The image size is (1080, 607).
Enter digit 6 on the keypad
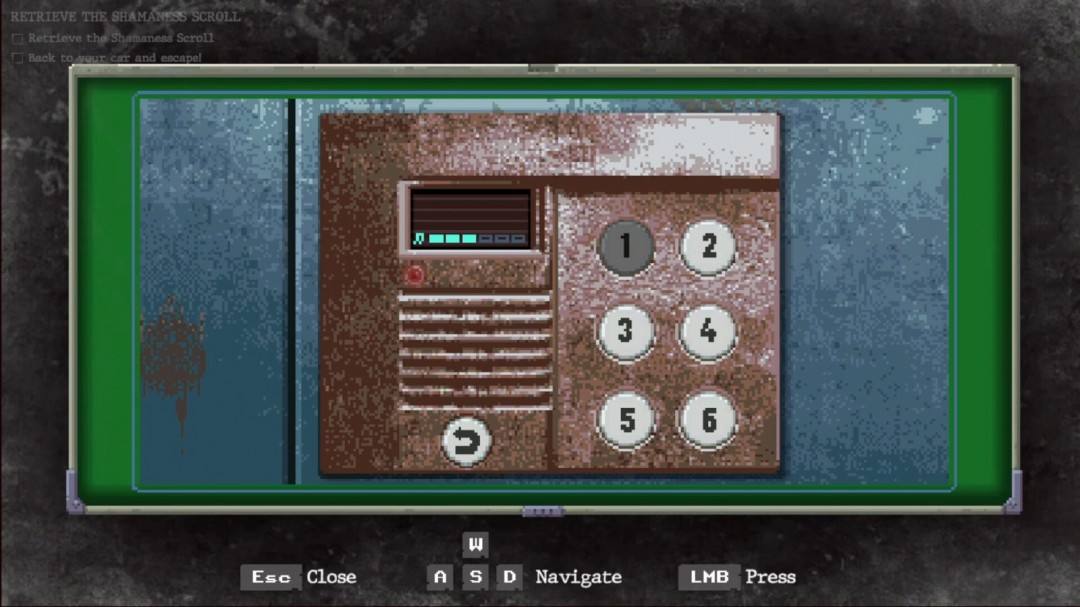708,420
